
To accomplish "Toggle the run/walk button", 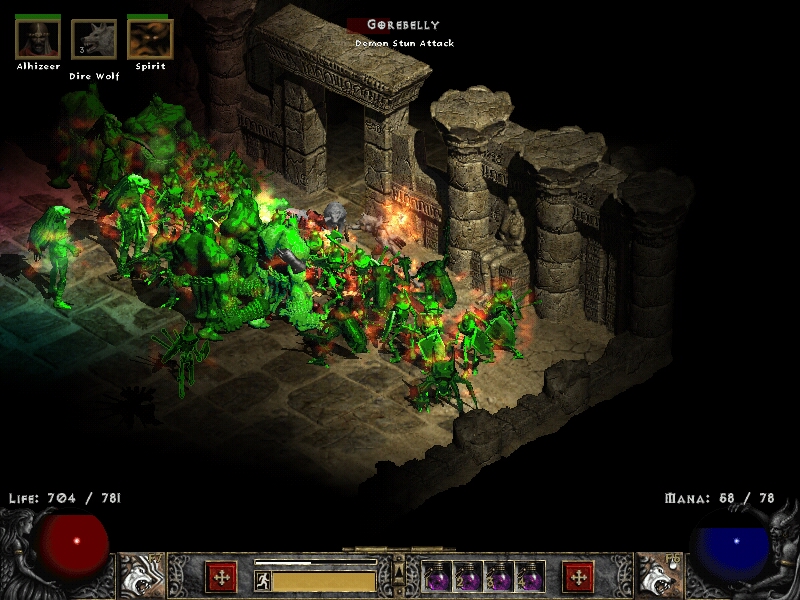I will click(x=262, y=580).
